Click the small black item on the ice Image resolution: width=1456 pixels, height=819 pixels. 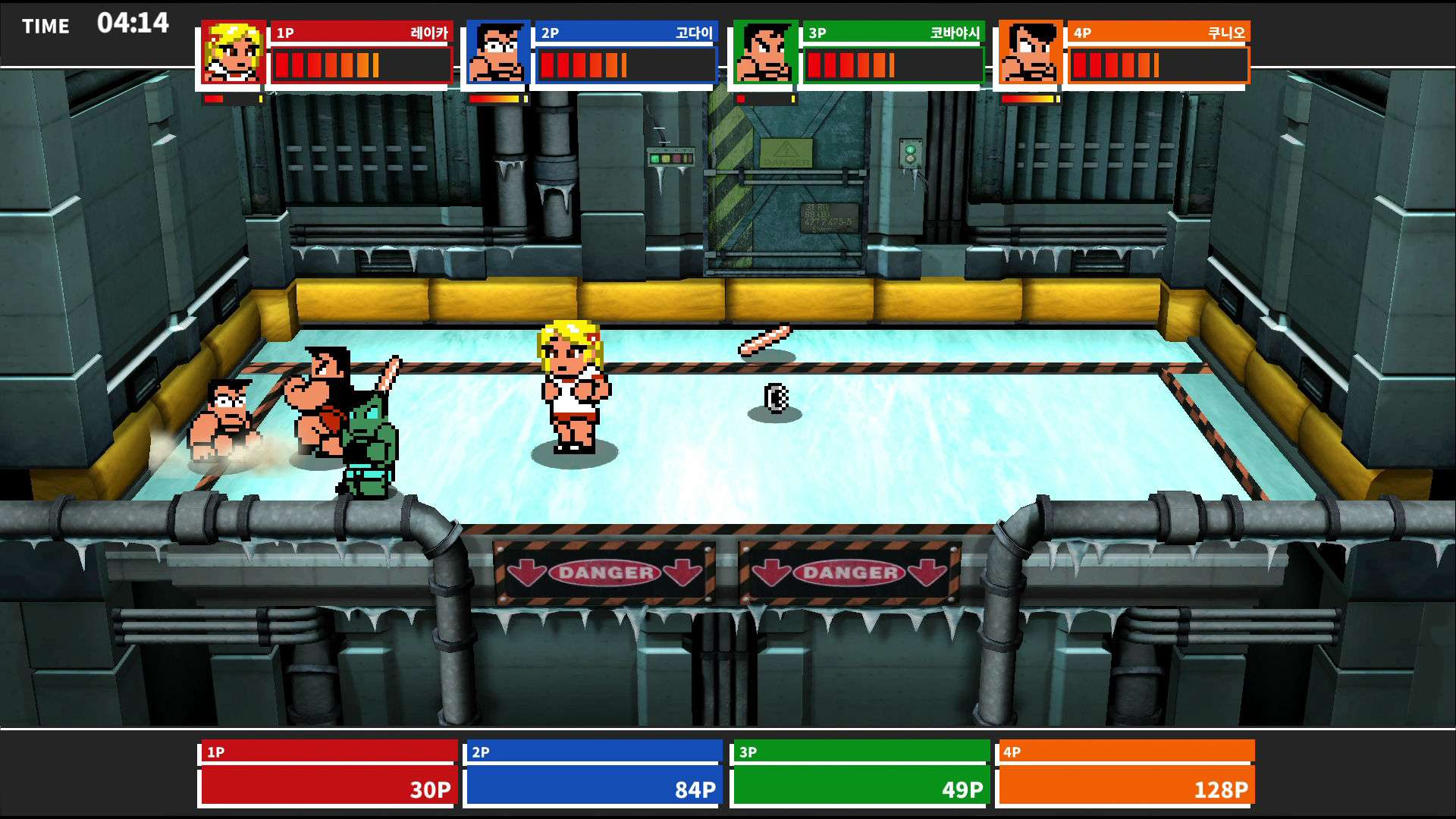[x=774, y=397]
